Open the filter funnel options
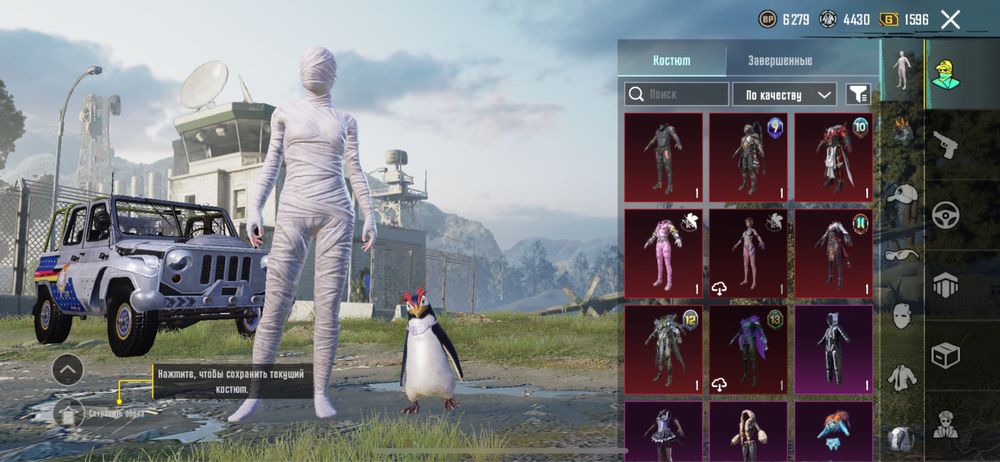Screen dimensions: 1000x462 click(x=858, y=94)
